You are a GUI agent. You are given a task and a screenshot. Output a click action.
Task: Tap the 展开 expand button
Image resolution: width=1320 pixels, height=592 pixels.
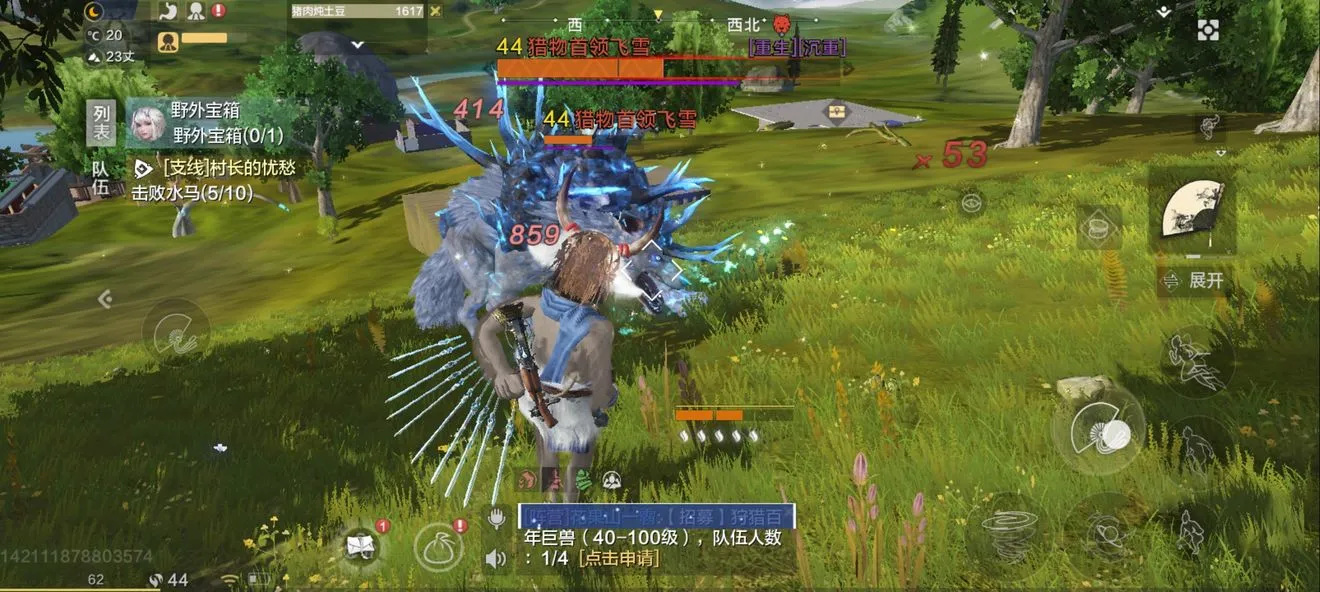(1195, 281)
